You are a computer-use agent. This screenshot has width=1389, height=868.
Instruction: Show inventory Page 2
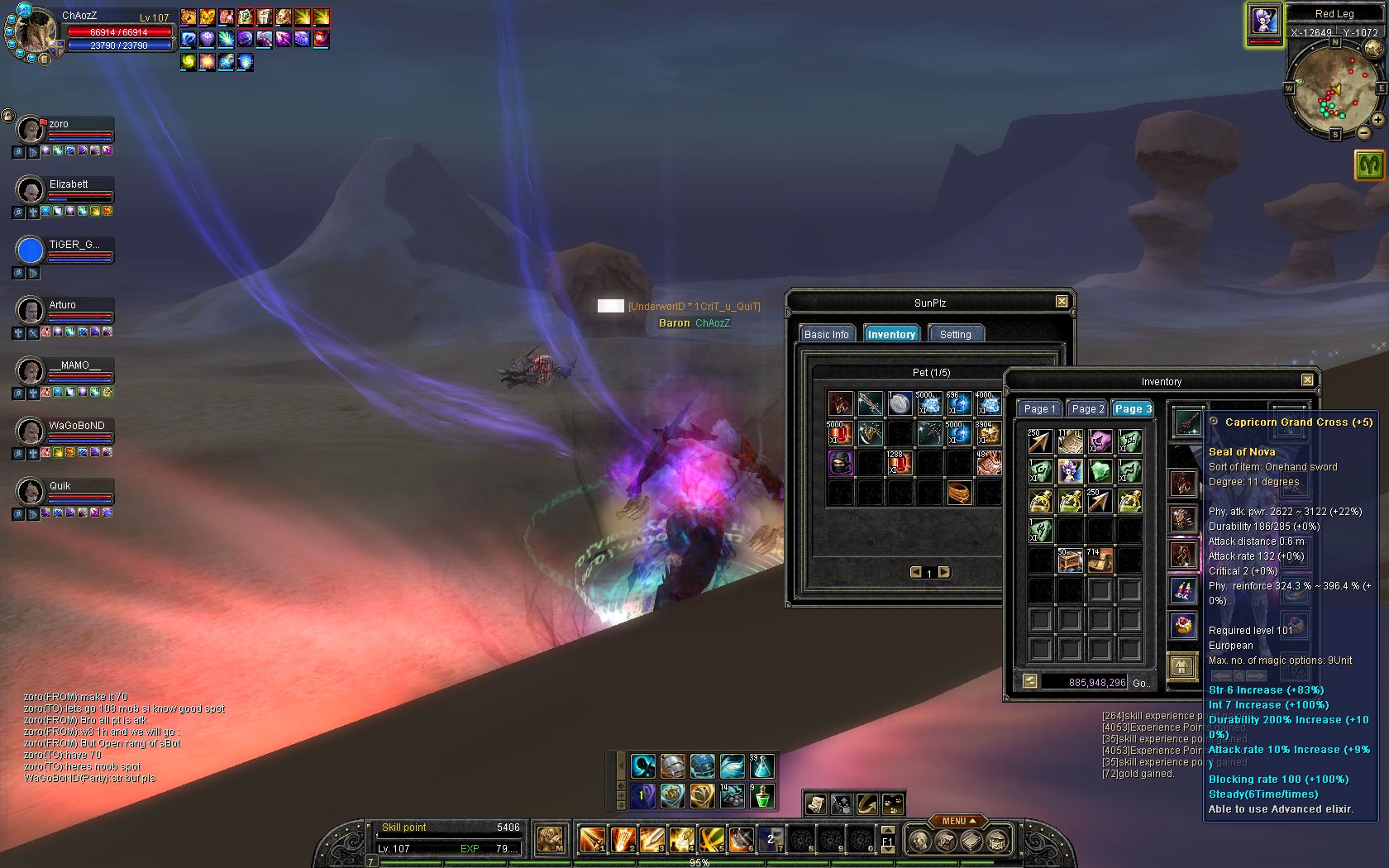1087,408
